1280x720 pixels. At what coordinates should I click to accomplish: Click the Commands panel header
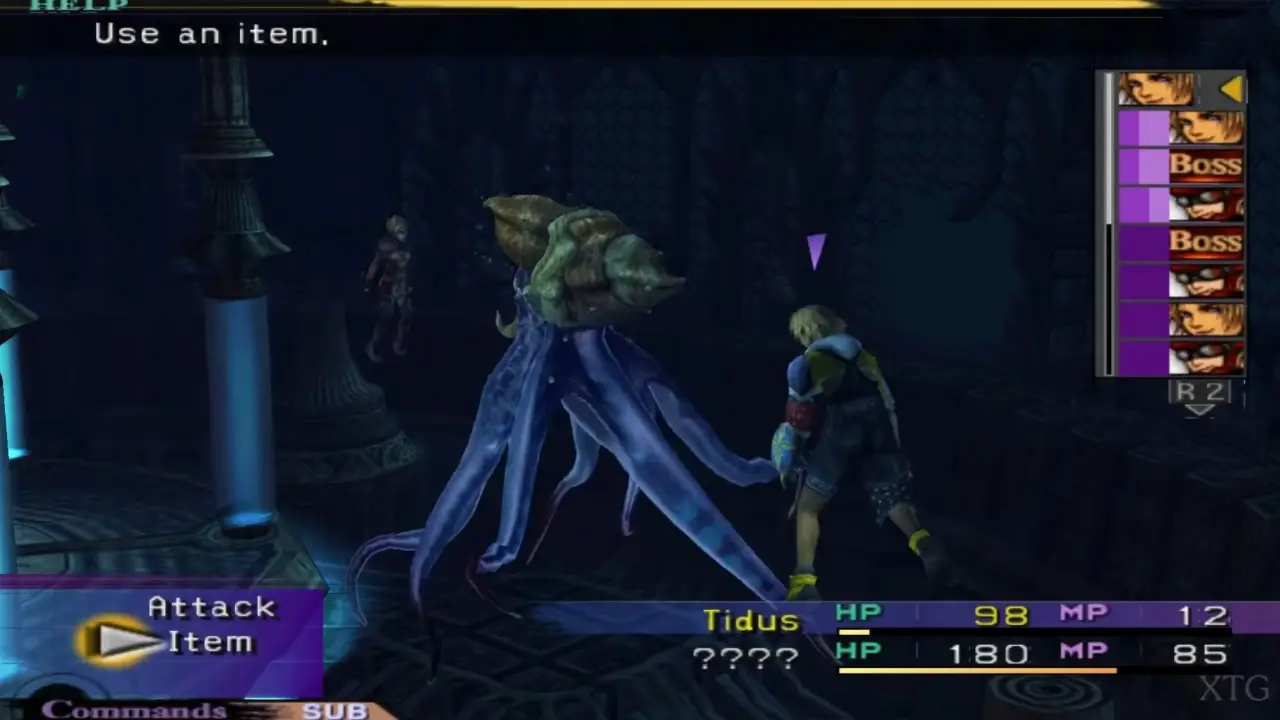[136, 710]
